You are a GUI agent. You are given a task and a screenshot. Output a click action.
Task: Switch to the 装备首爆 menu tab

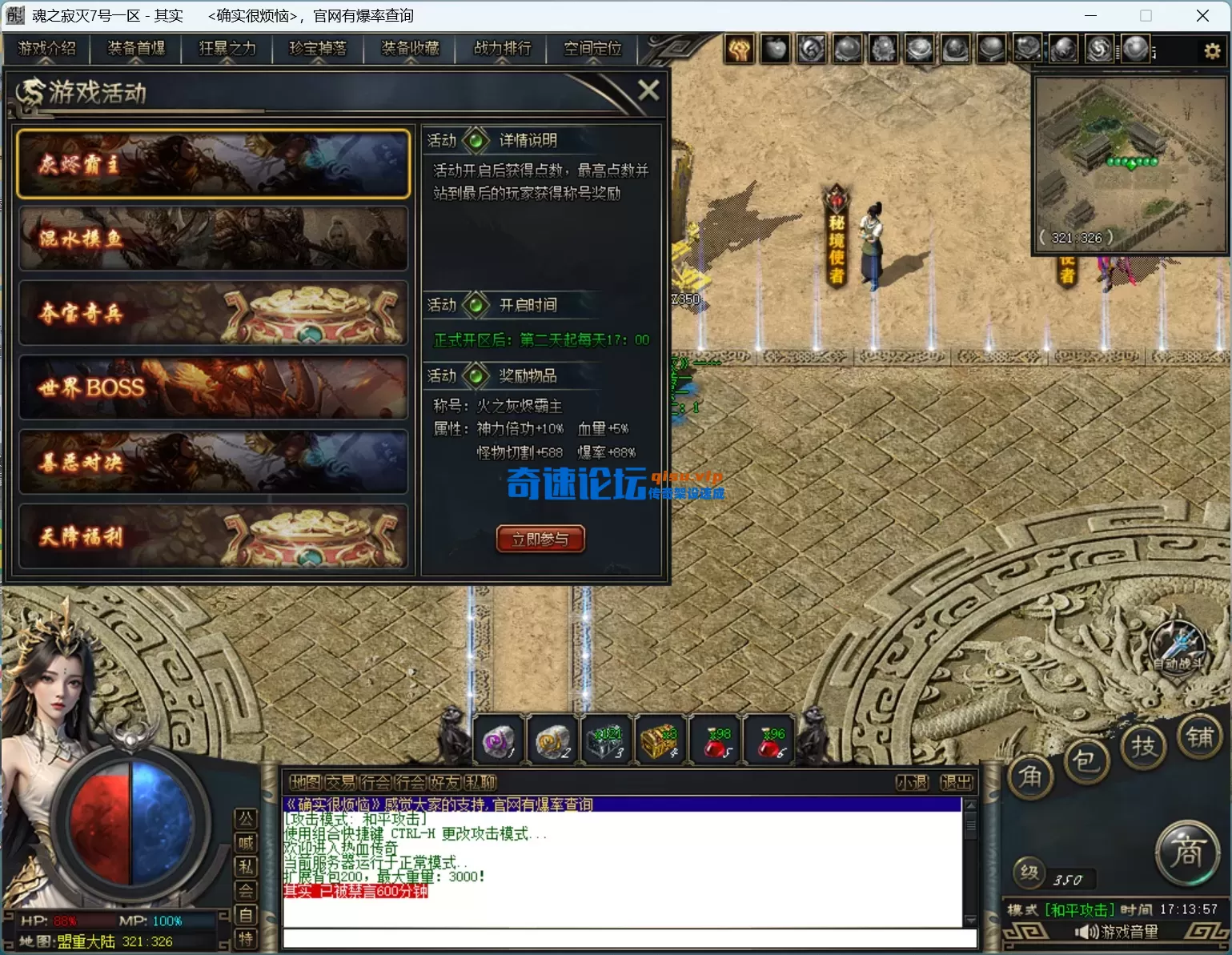[134, 49]
